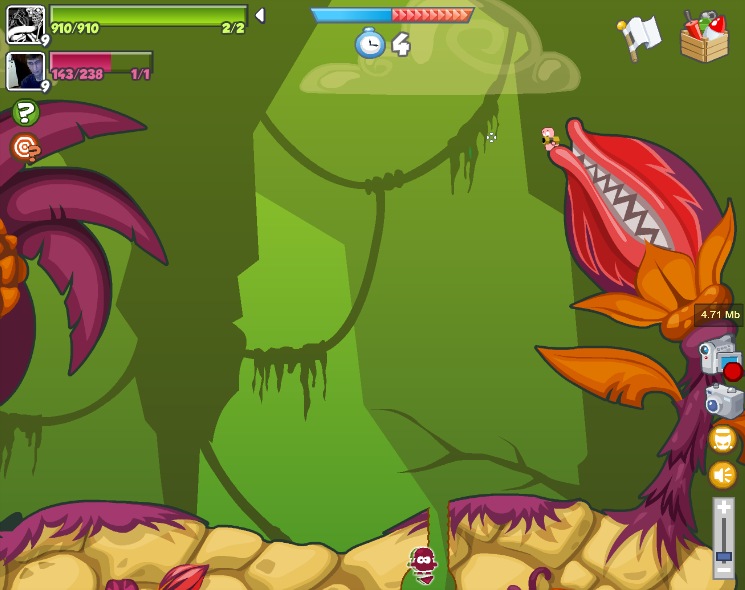The image size is (745, 590).
Task: Click the zoom slider's plus end
Action: tap(723, 508)
